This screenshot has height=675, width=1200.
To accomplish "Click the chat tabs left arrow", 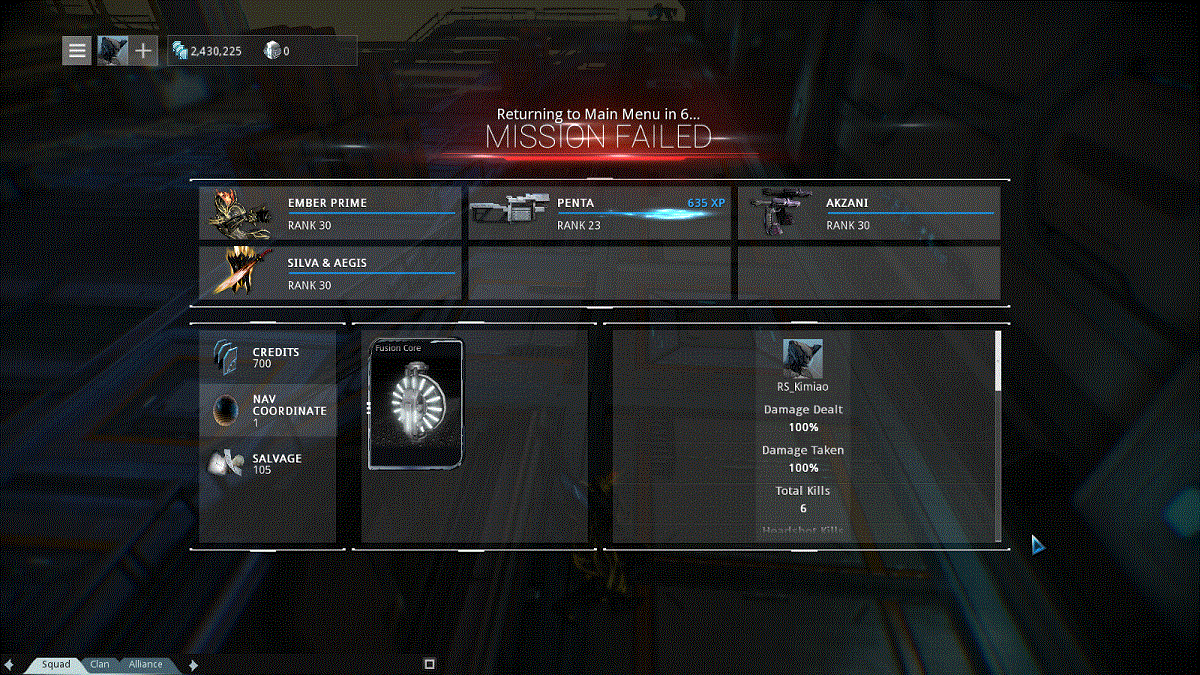I will pyautogui.click(x=10, y=664).
